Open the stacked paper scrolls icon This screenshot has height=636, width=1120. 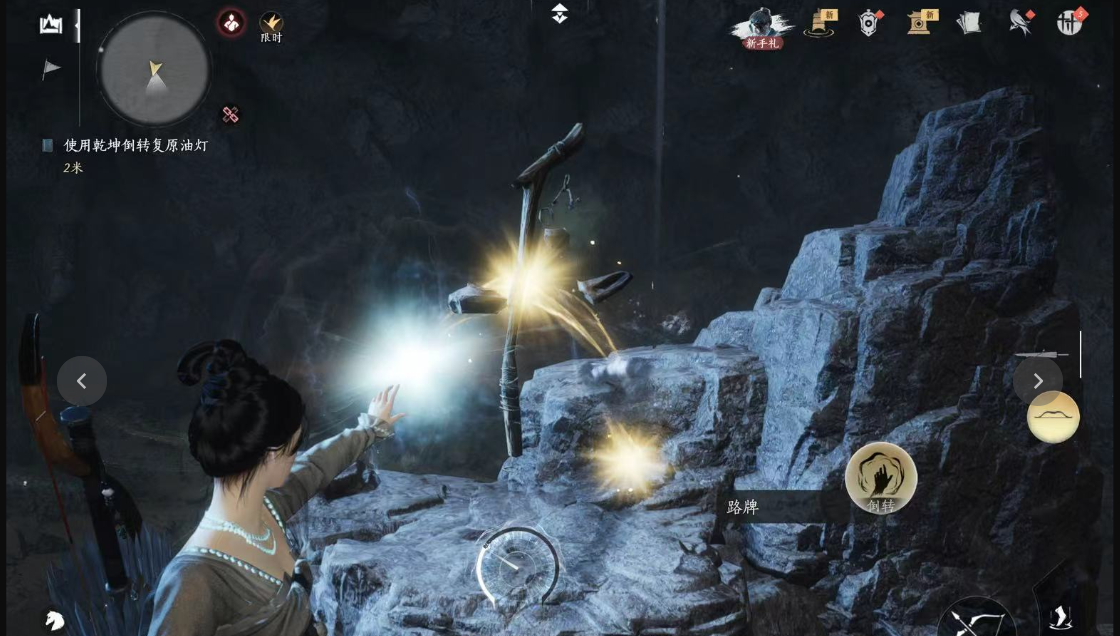968,23
